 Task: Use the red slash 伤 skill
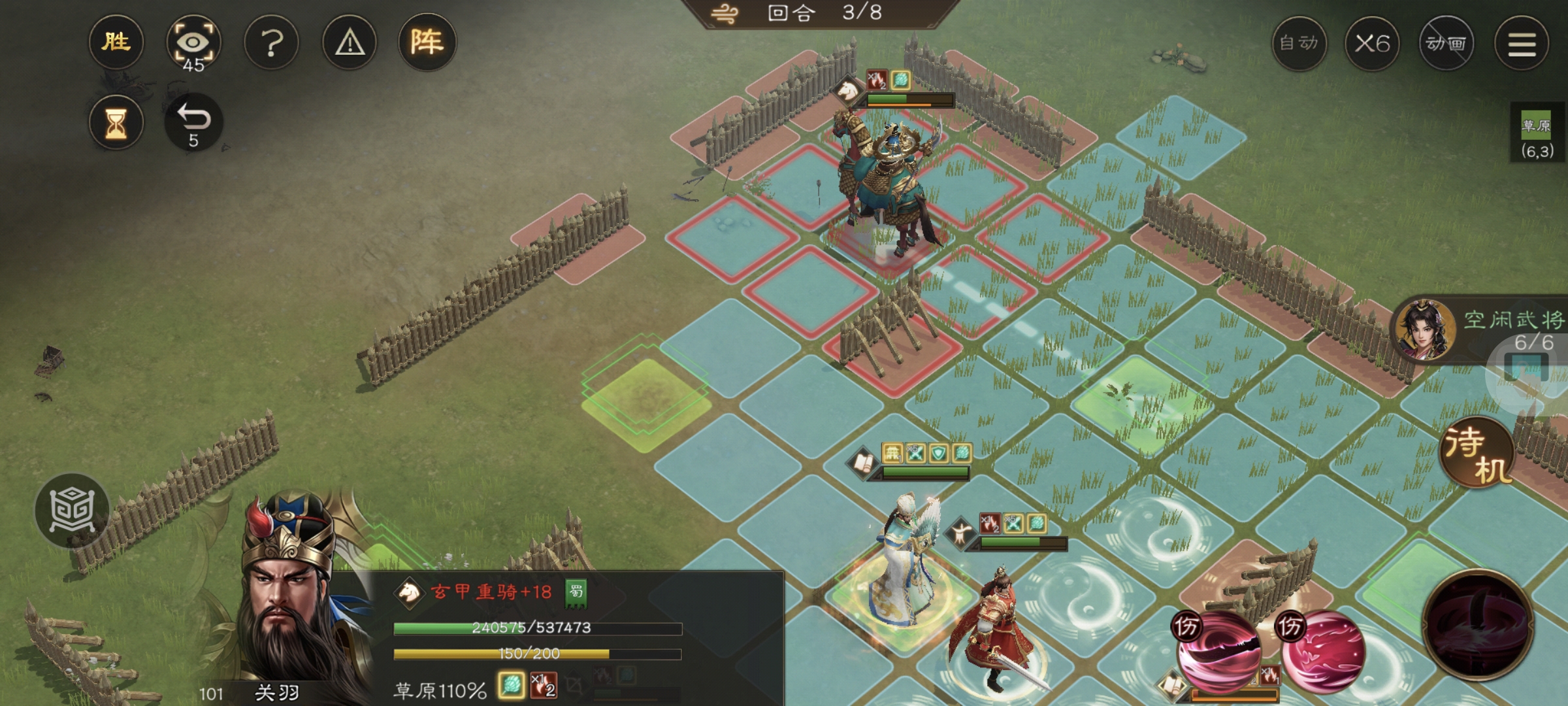(1218, 650)
